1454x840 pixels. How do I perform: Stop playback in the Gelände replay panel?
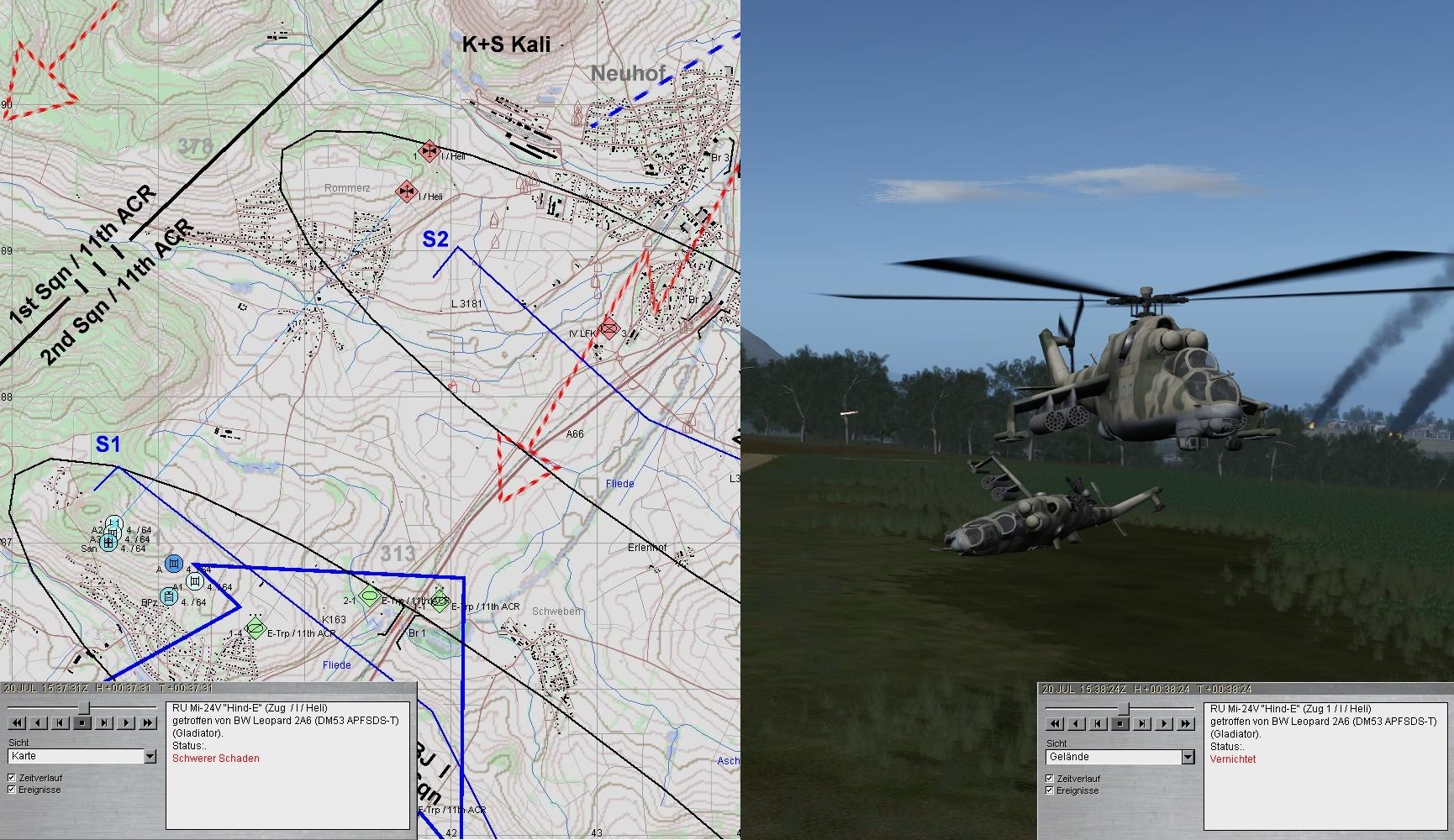[x=1120, y=723]
